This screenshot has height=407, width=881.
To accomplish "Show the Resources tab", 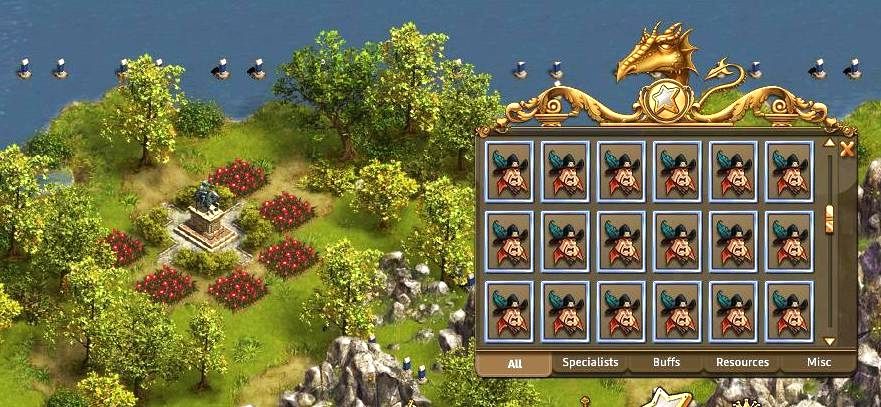I will point(742,362).
